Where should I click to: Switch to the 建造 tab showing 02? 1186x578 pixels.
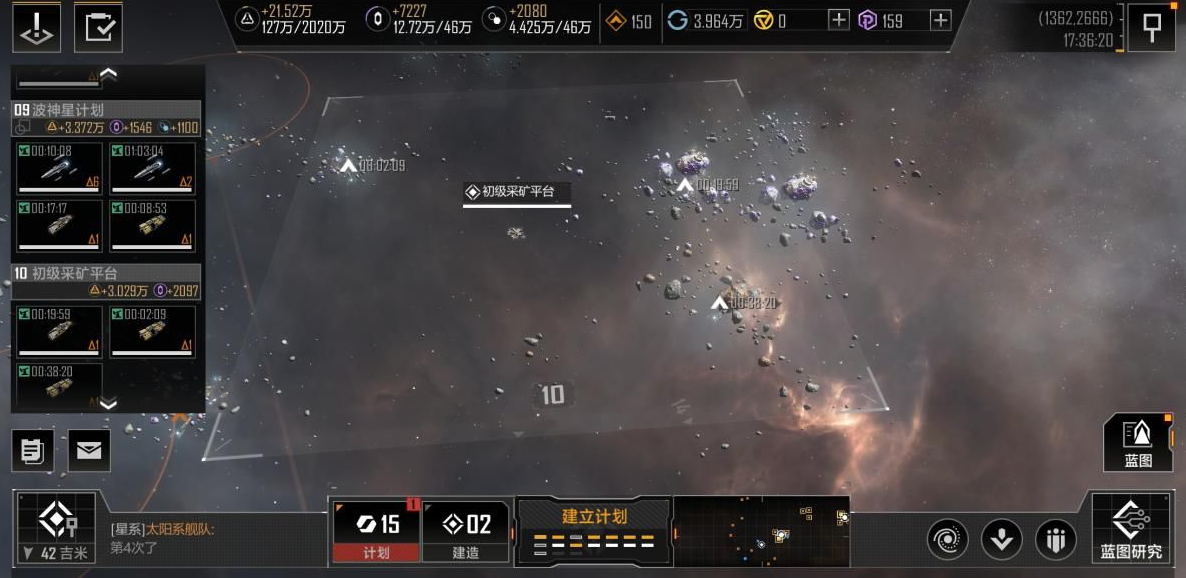pos(466,530)
